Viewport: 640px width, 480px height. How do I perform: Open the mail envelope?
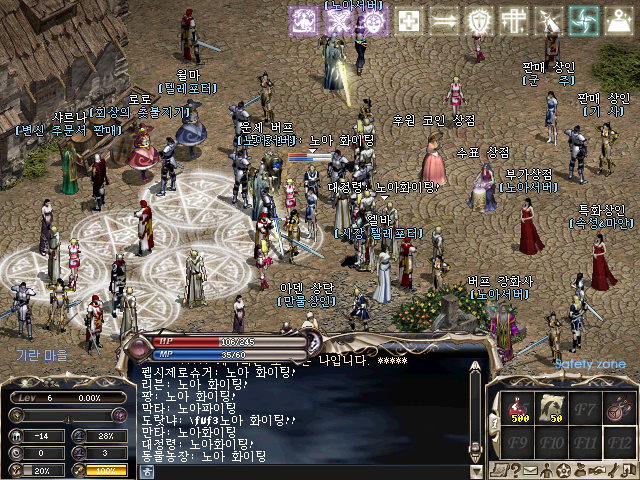coord(530,468)
